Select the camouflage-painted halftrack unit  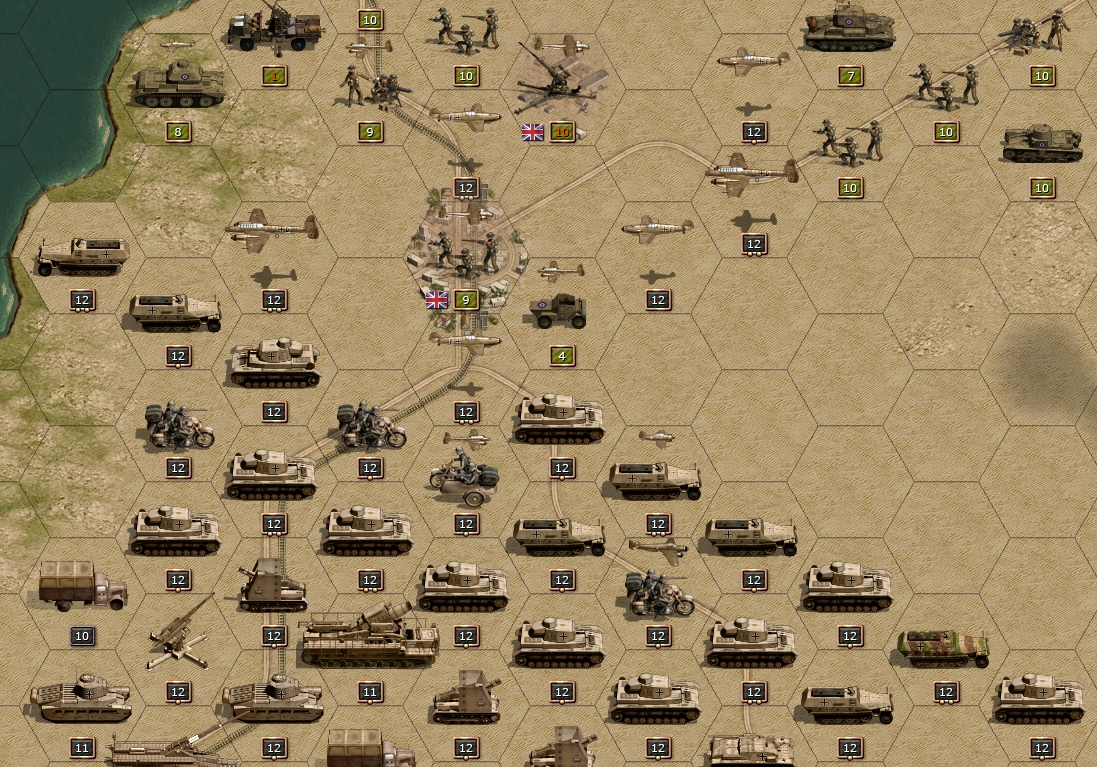(x=944, y=647)
